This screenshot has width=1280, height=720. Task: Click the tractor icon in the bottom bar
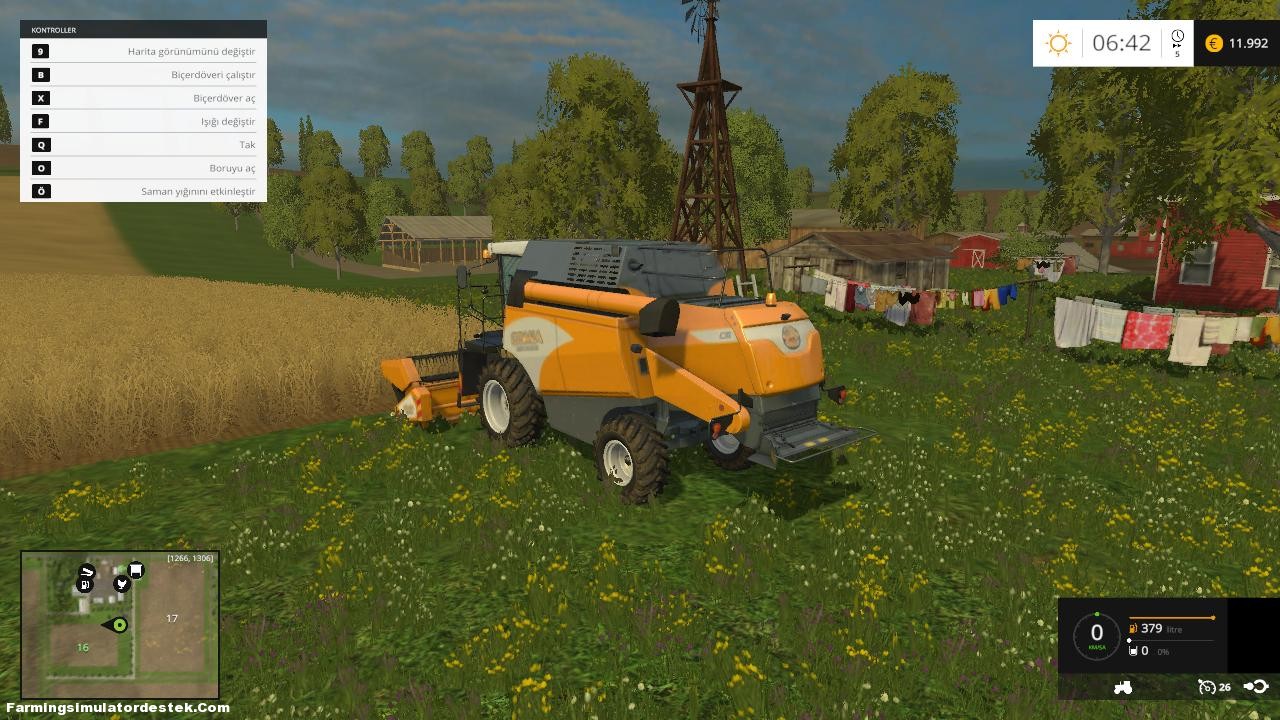click(1123, 687)
